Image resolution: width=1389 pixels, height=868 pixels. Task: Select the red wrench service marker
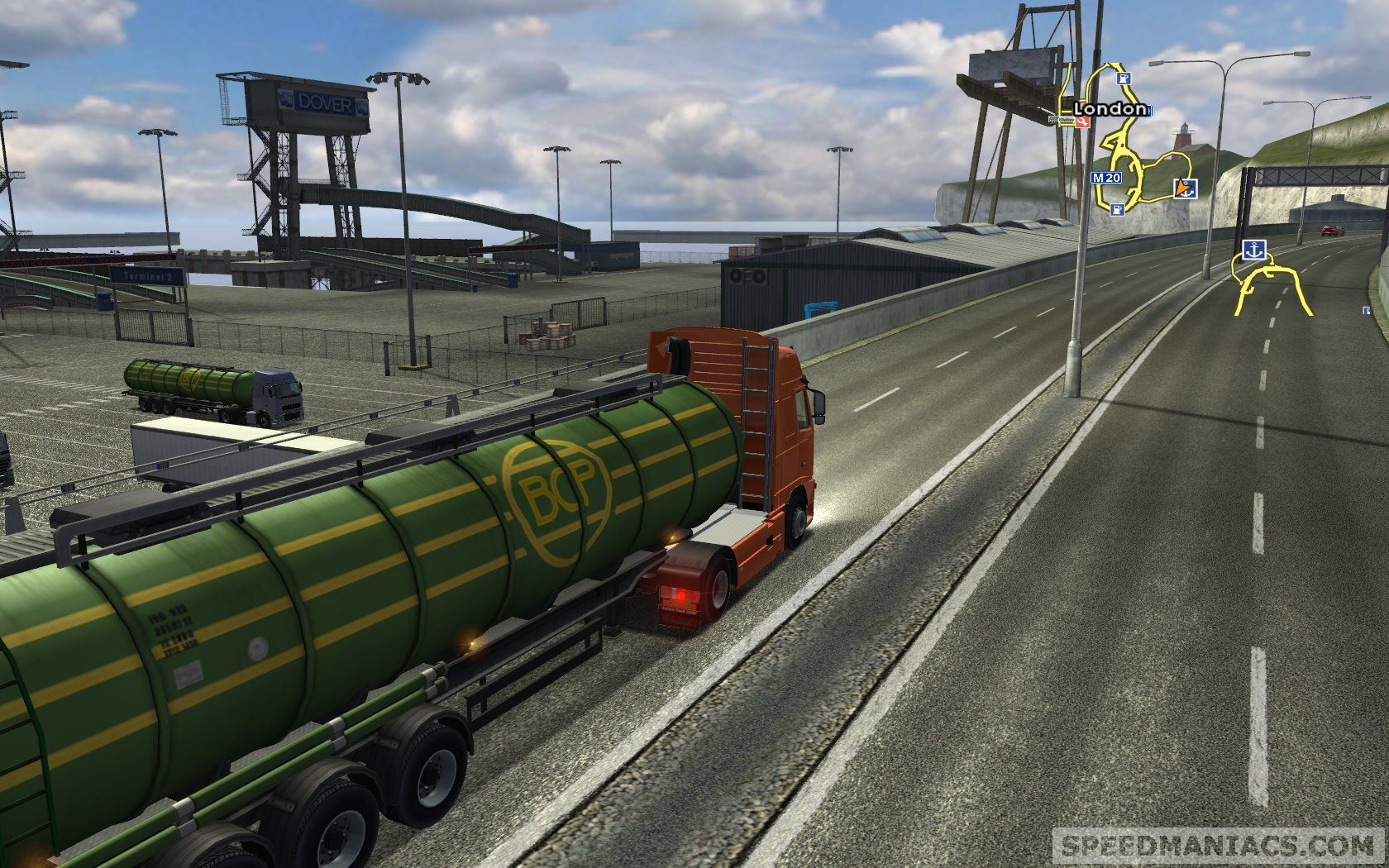1082,122
